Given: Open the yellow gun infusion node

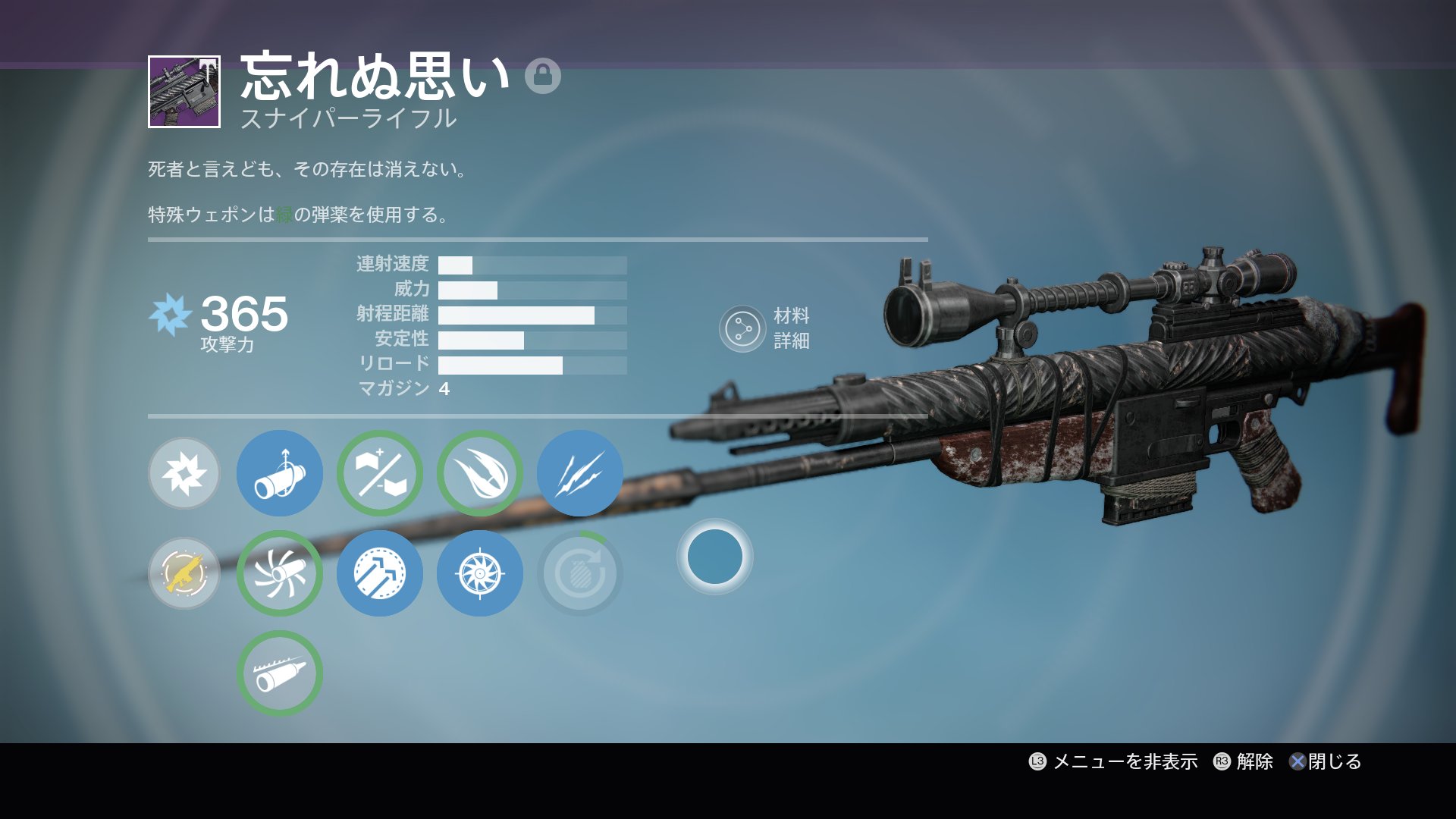Looking at the screenshot, I should 184,574.
